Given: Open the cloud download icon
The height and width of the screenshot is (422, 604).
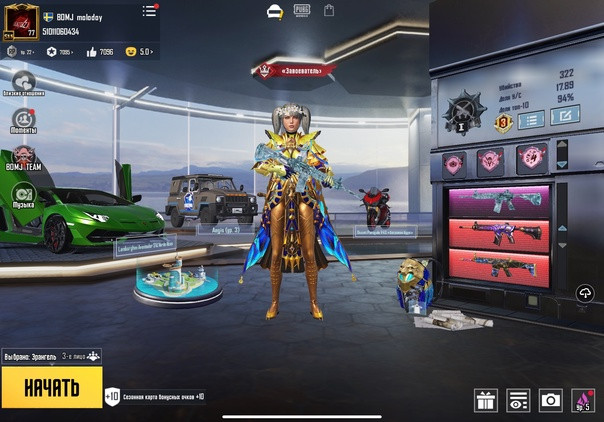Looking at the screenshot, I should [x=585, y=292].
